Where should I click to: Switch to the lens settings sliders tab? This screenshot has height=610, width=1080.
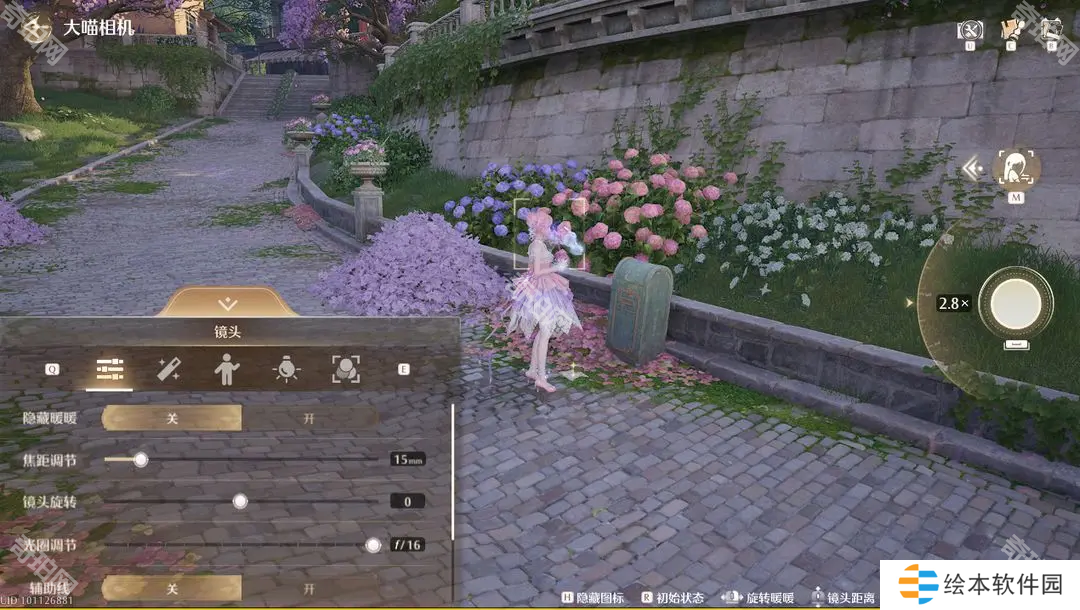coord(109,371)
